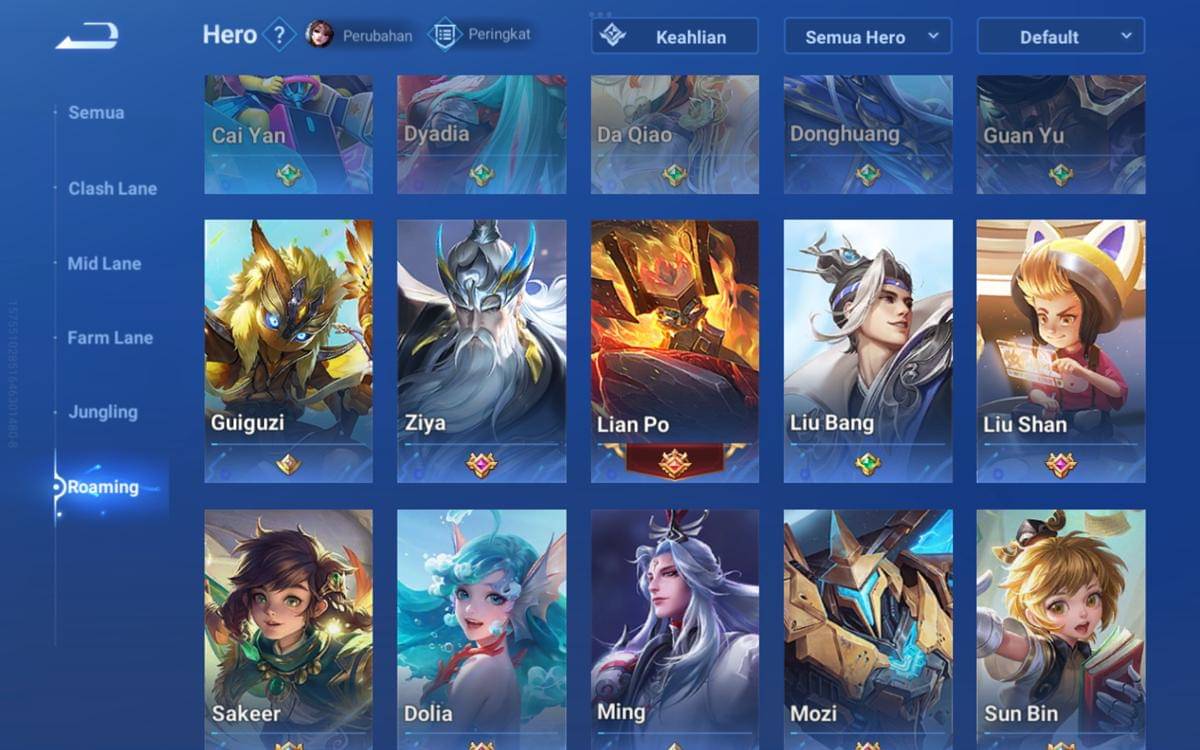Choose the Jungling category
Image resolution: width=1200 pixels, height=750 pixels.
tap(103, 412)
